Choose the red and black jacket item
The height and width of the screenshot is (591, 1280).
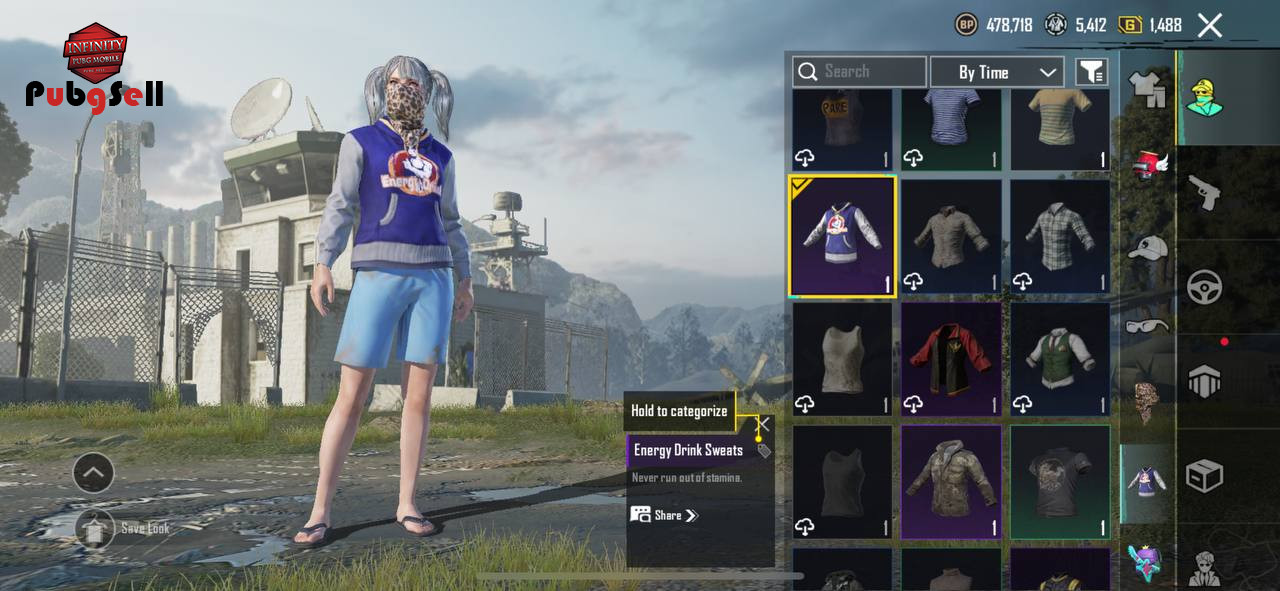pos(951,359)
